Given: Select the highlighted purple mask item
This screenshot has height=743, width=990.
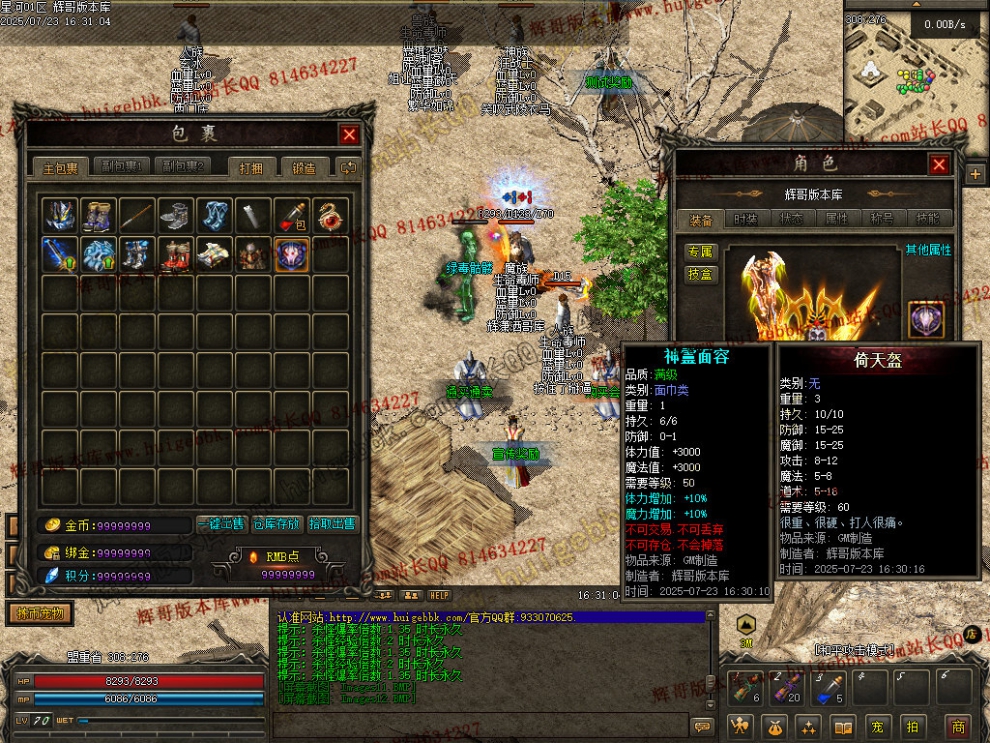Looking at the screenshot, I should [x=291, y=254].
